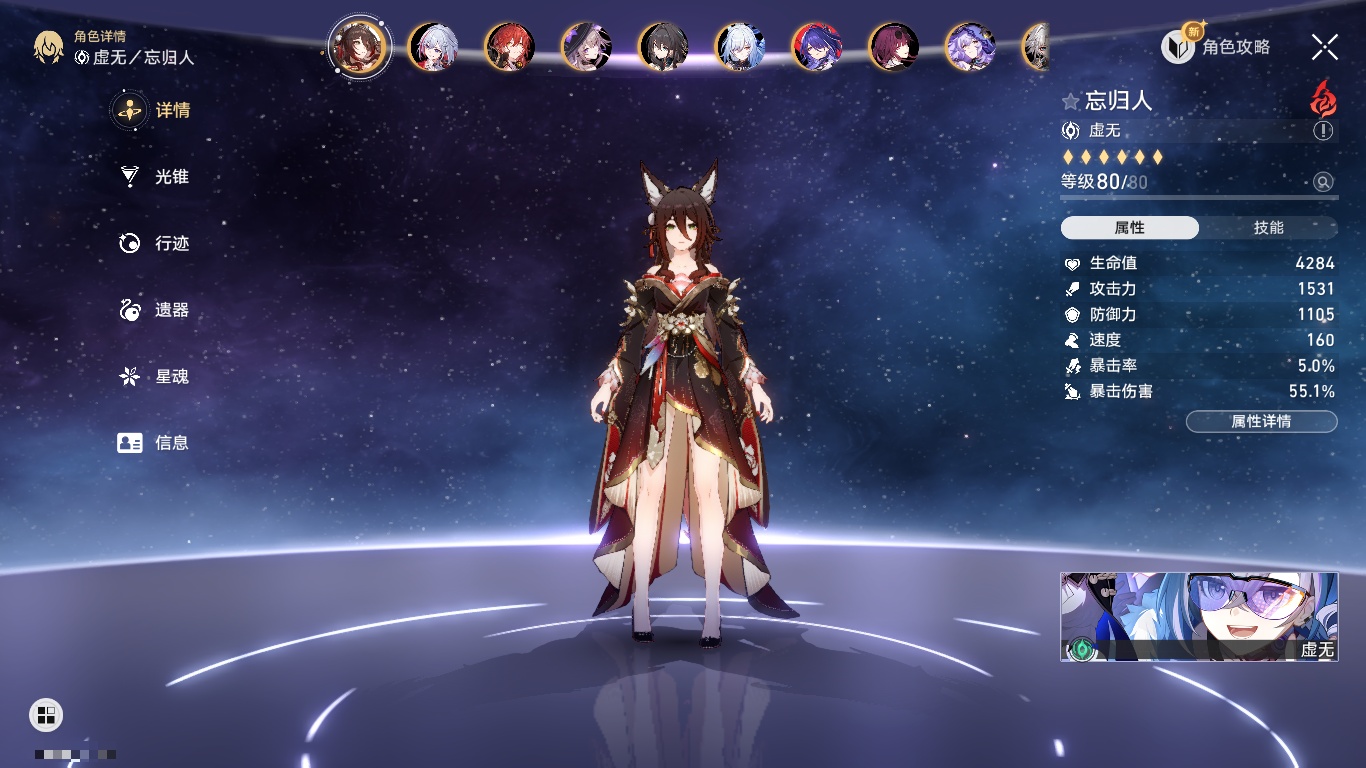Close the character screen with the X
Image resolution: width=1366 pixels, height=768 pixels.
pyautogui.click(x=1324, y=47)
